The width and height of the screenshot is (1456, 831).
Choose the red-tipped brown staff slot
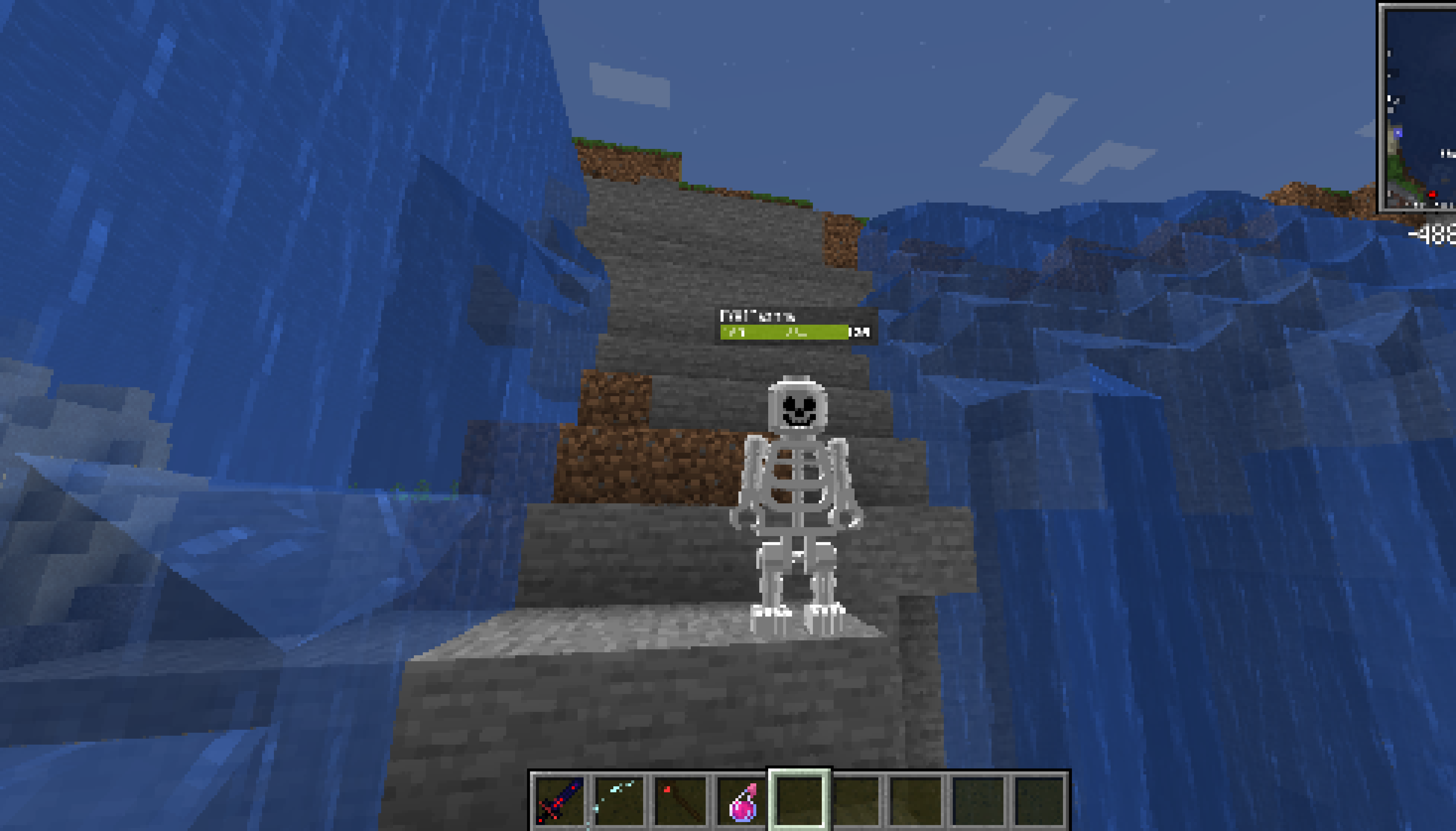point(680,800)
